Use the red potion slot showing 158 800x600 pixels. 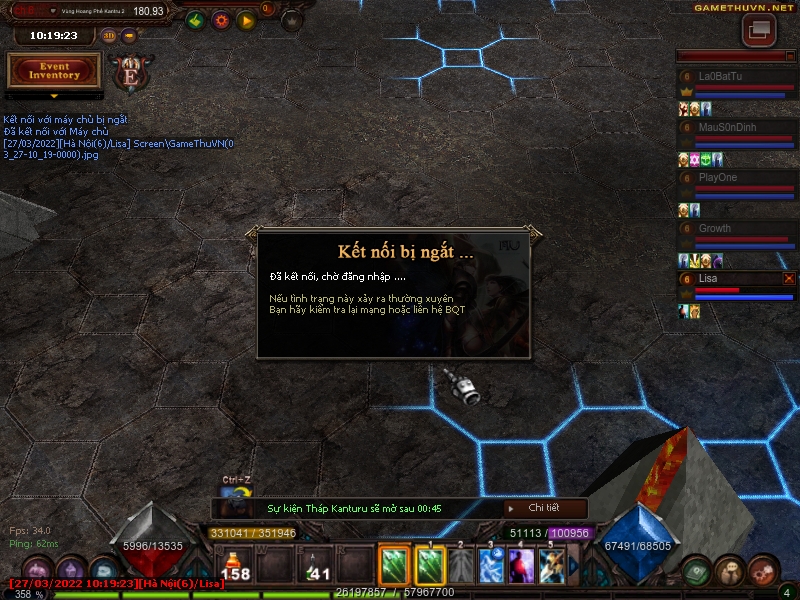[x=236, y=566]
